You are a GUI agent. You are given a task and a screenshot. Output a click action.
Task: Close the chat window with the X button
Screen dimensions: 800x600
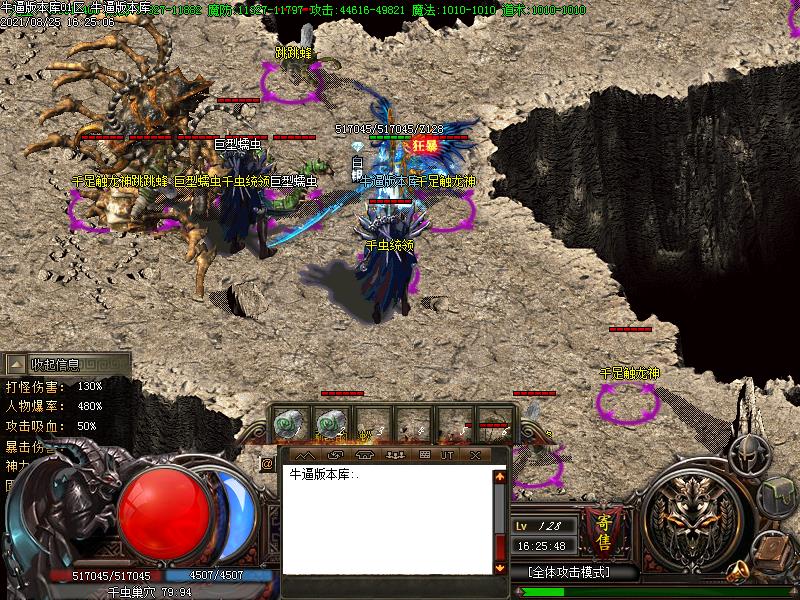pyautogui.click(x=475, y=455)
